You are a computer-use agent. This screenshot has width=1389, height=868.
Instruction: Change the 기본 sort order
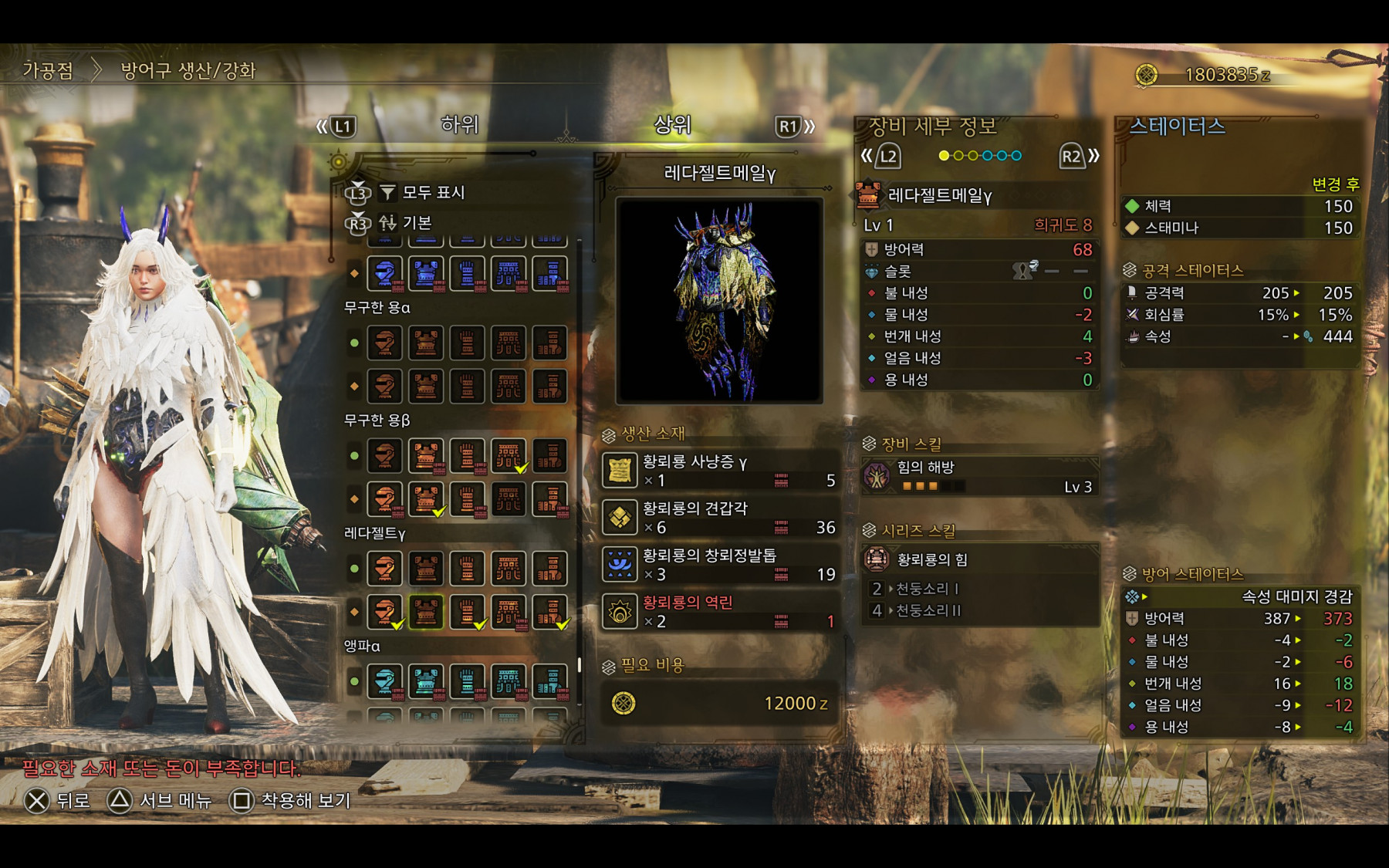point(417,223)
